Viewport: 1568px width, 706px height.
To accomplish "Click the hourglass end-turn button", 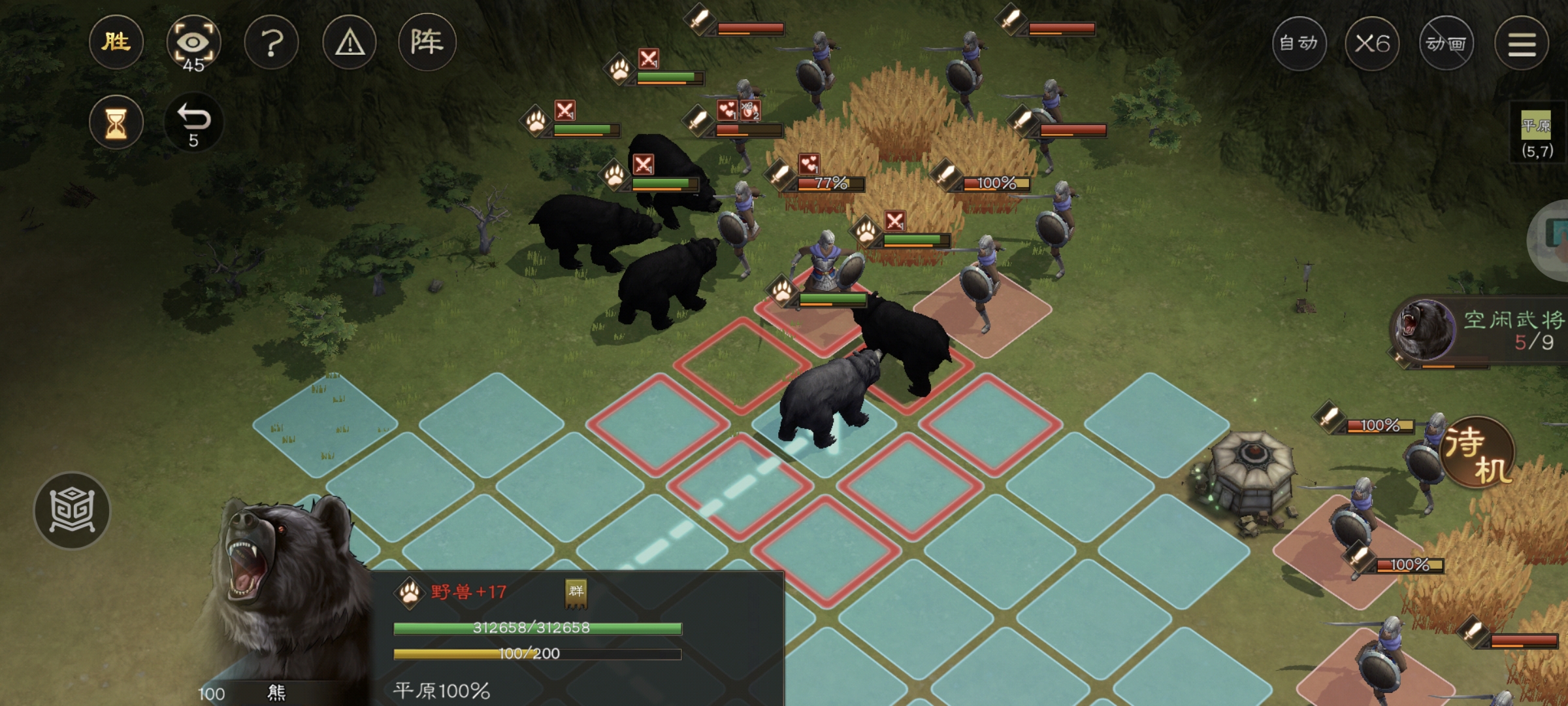I will (x=116, y=123).
